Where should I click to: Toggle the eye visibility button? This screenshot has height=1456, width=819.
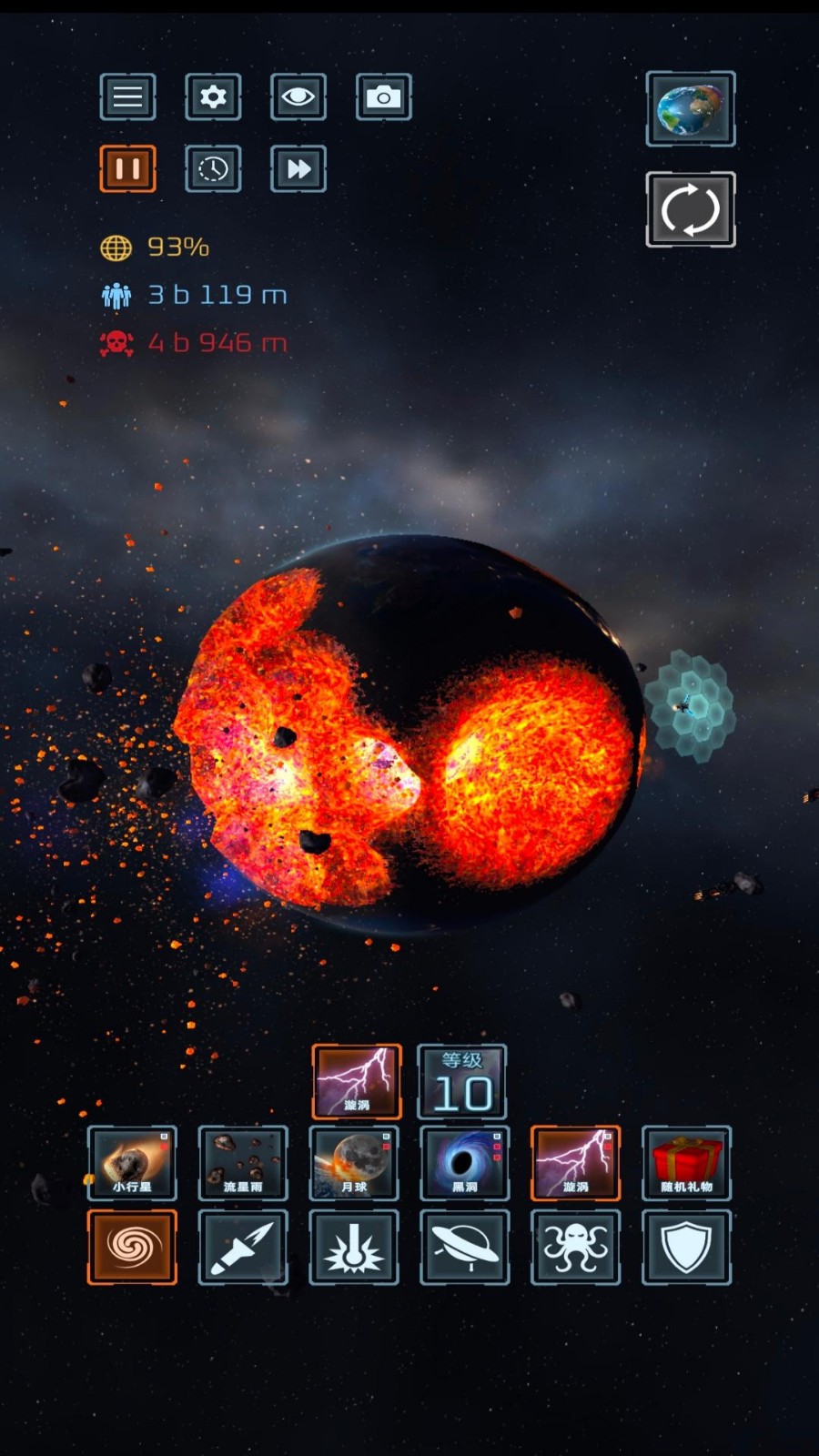pyautogui.click(x=298, y=96)
